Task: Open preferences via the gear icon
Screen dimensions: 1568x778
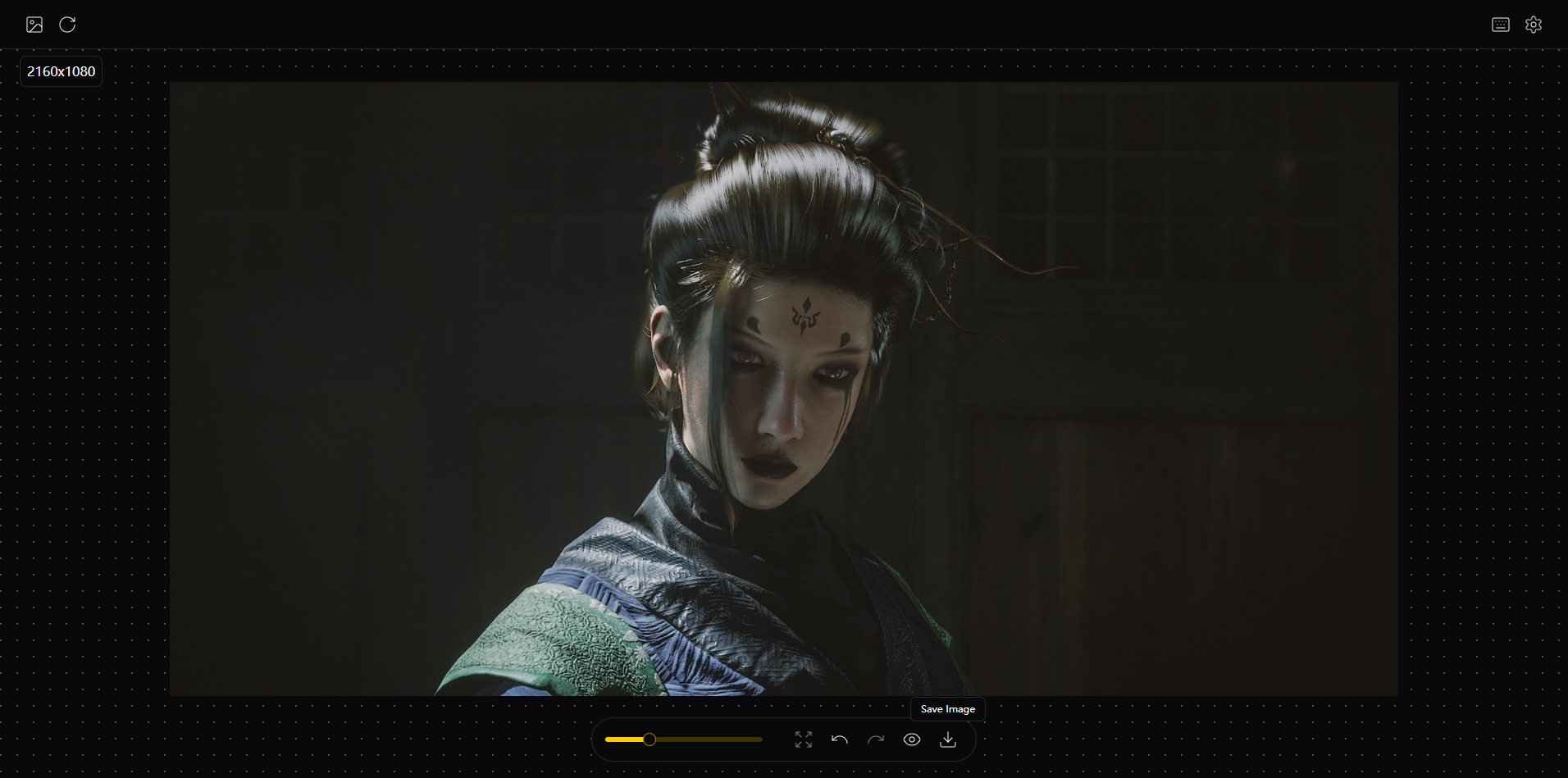Action: (1534, 24)
